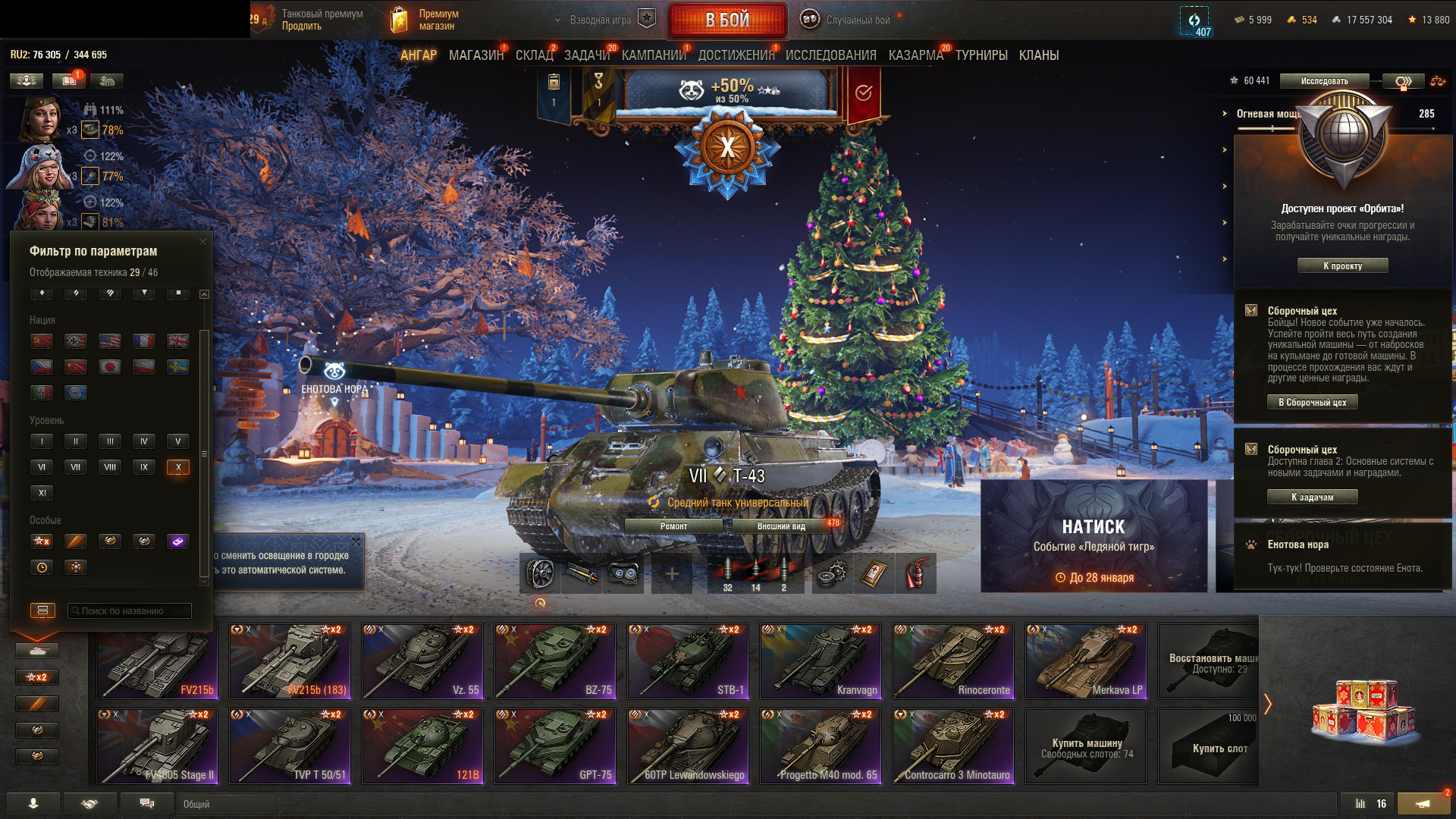1456x819 pixels.
Task: Pick the 60TP Lewandowskiego tank
Action: pos(687,745)
